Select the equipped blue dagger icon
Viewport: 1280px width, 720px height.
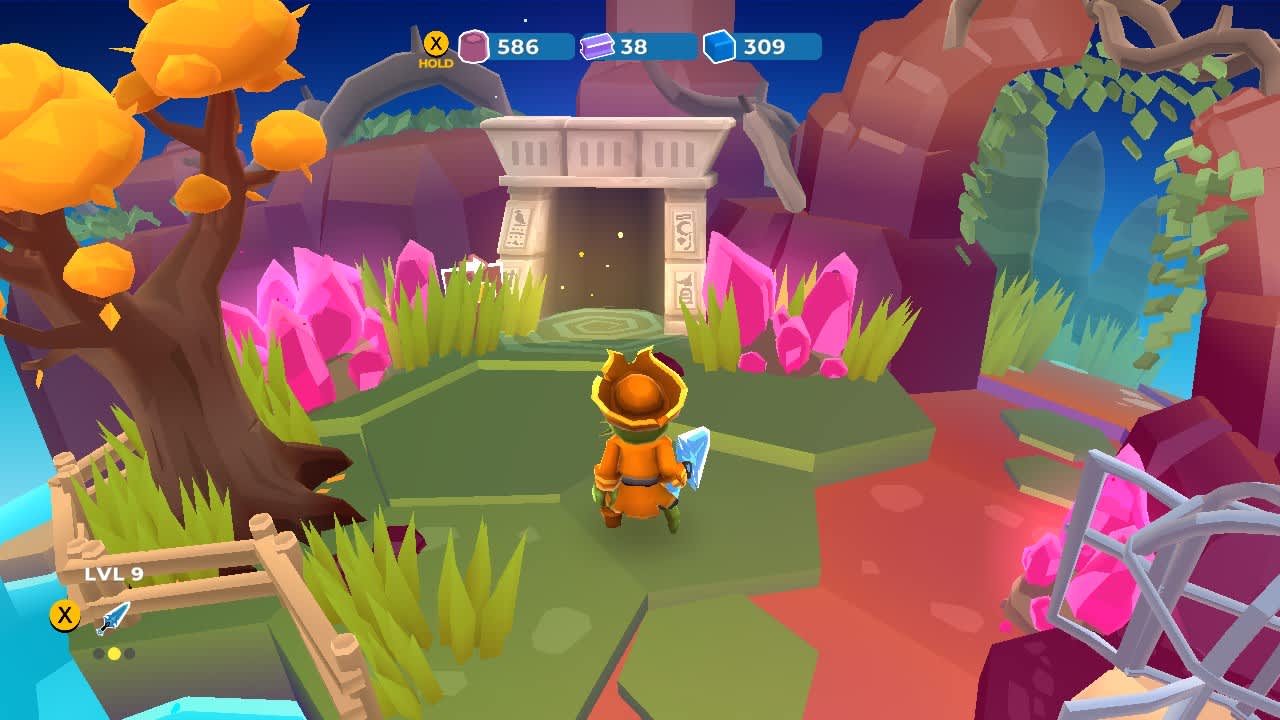[112, 618]
